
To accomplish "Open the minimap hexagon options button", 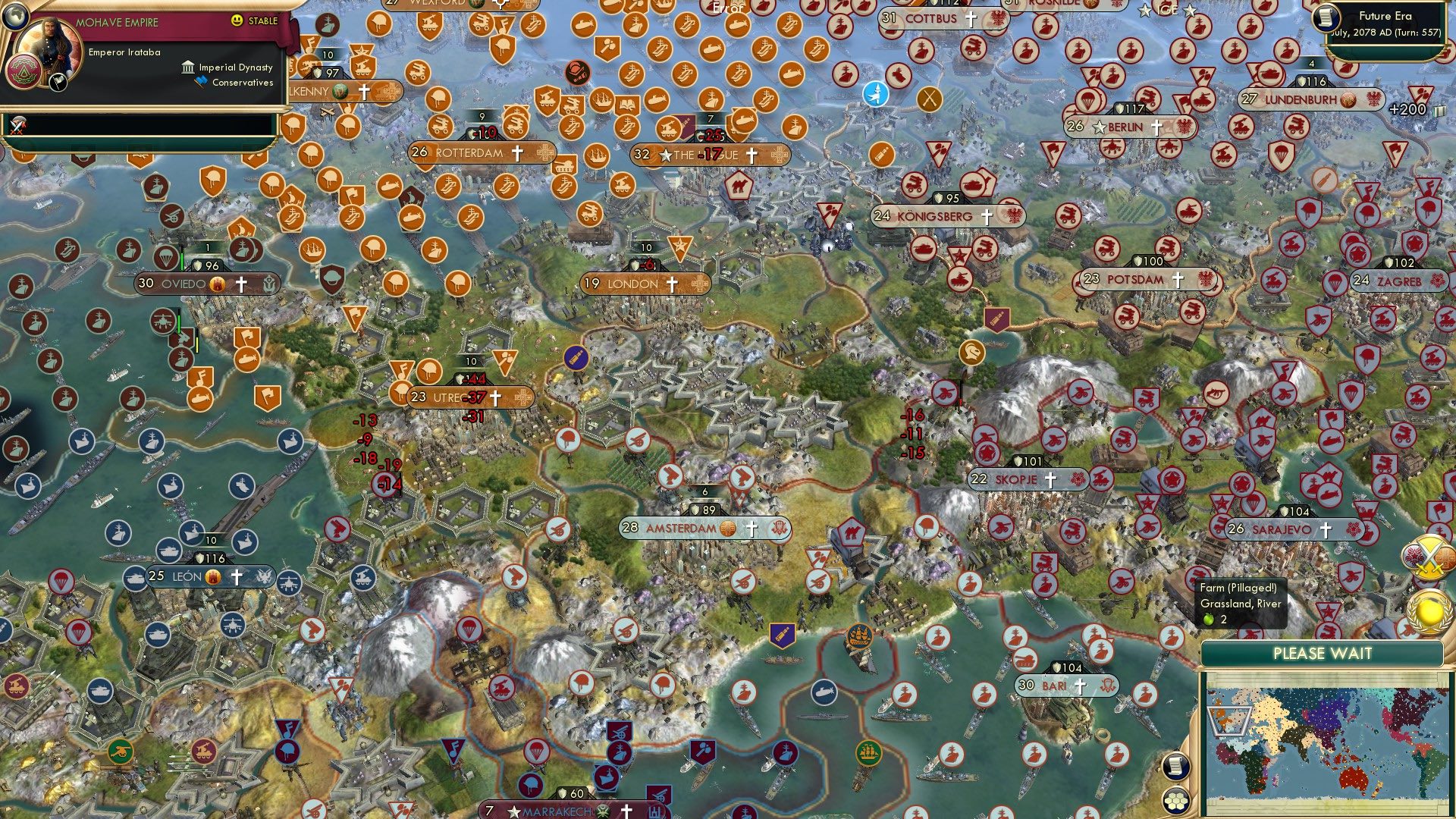I will click(1176, 800).
